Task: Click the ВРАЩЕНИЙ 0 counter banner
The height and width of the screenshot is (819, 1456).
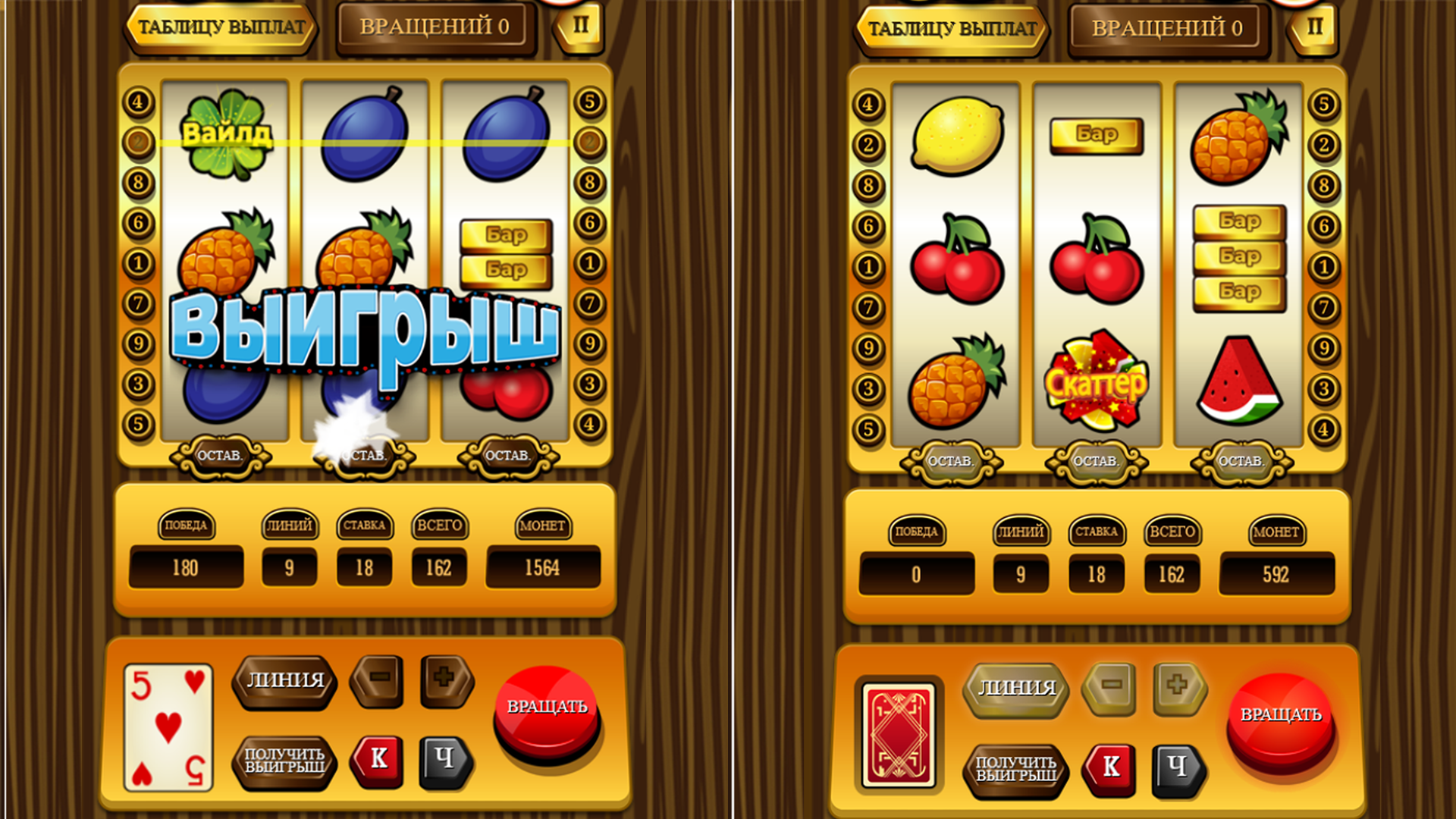Action: point(435,28)
